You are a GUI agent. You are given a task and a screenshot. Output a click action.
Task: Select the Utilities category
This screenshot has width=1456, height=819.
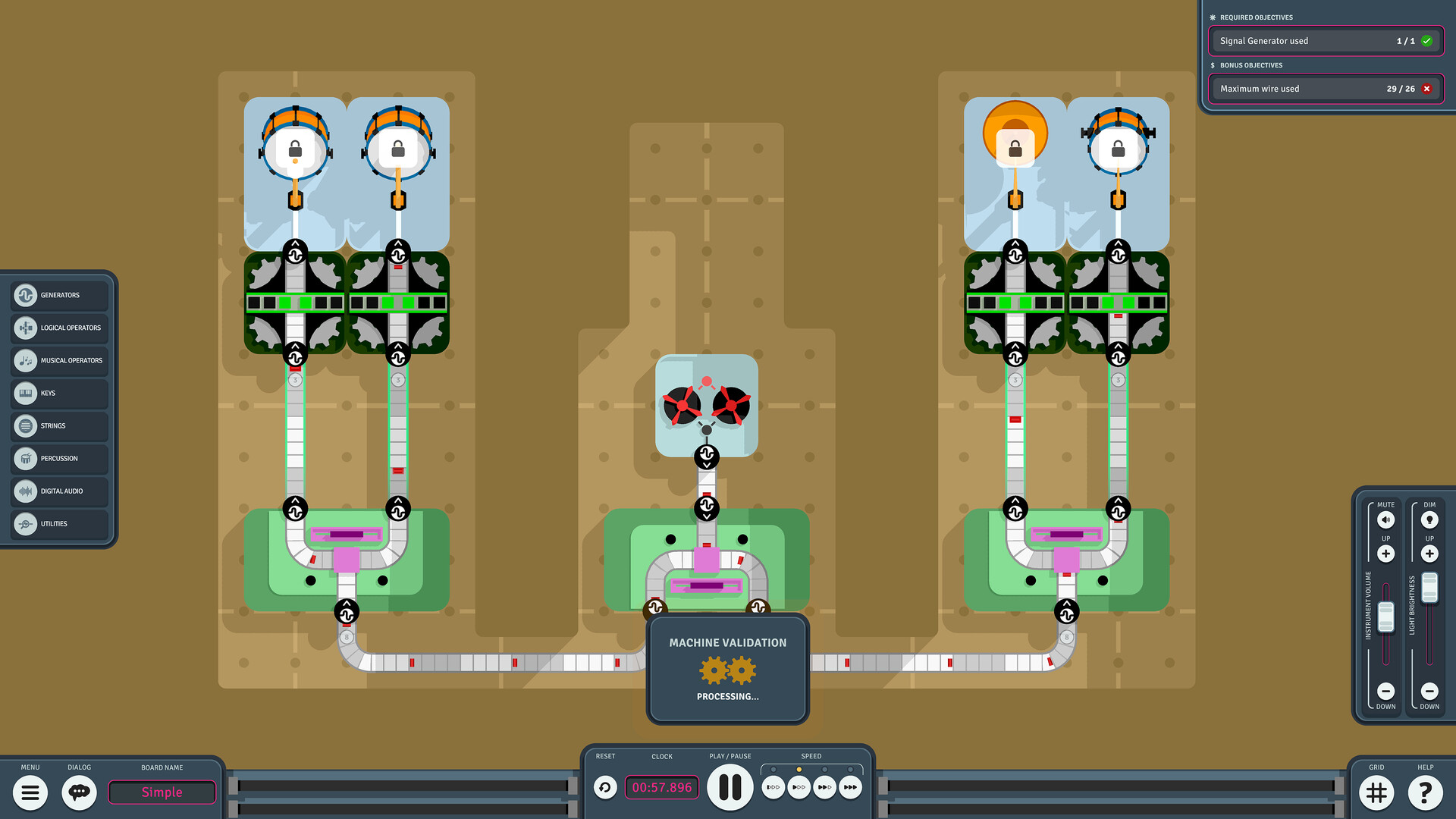[x=58, y=523]
